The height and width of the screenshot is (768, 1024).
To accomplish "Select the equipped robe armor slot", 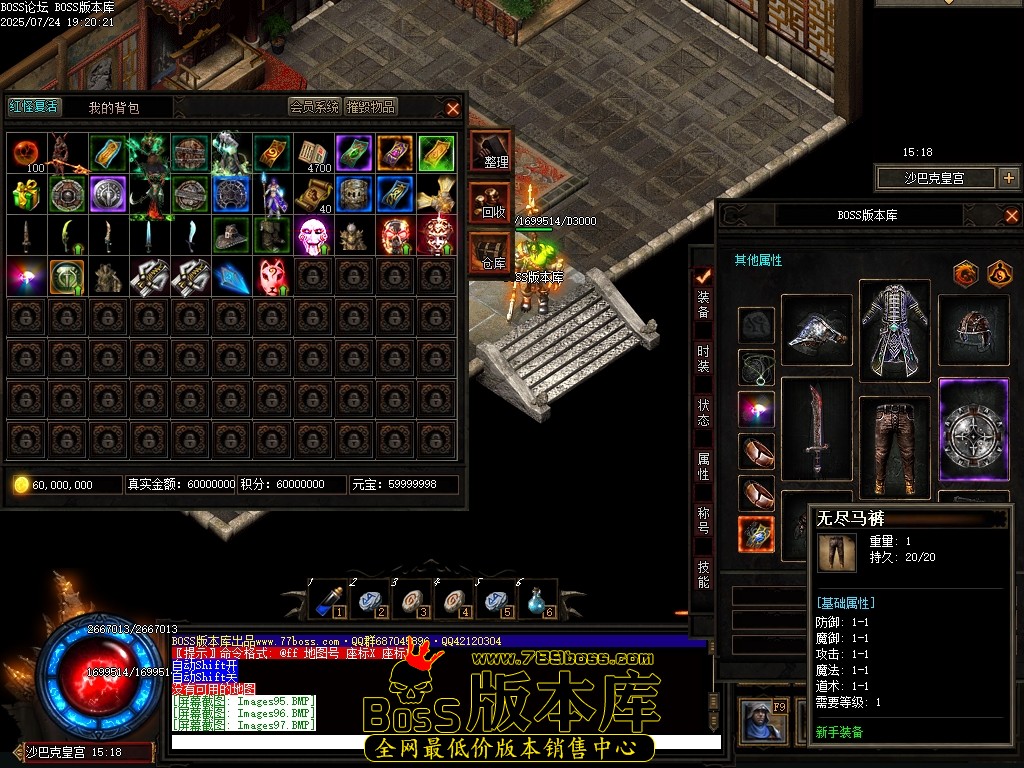I will point(894,330).
